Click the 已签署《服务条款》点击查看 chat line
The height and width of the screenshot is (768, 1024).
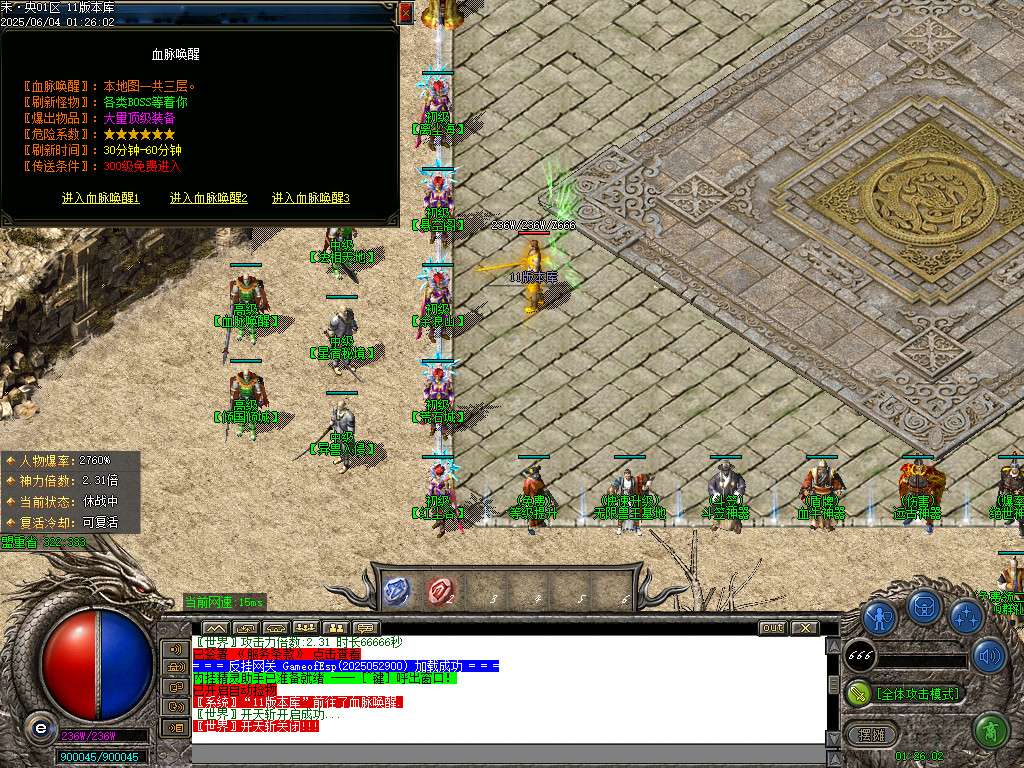(275, 653)
